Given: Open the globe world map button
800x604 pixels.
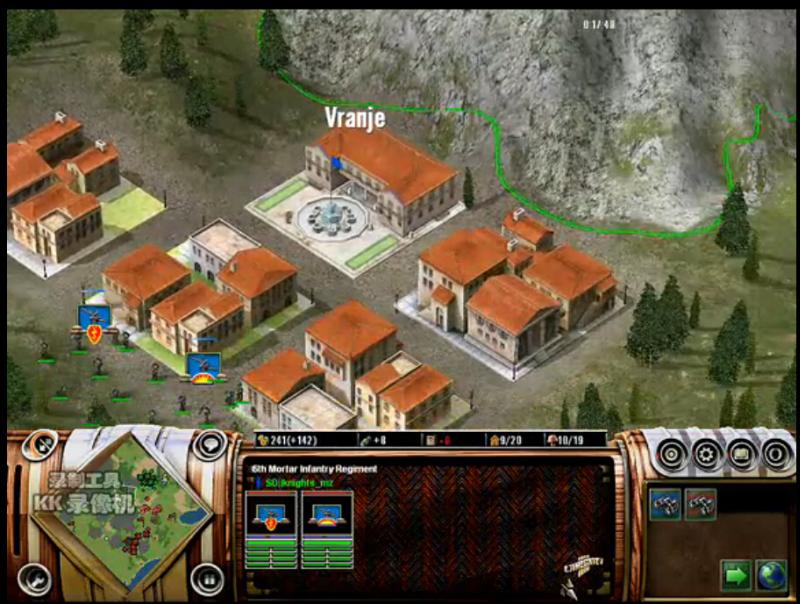Looking at the screenshot, I should pos(770,575).
